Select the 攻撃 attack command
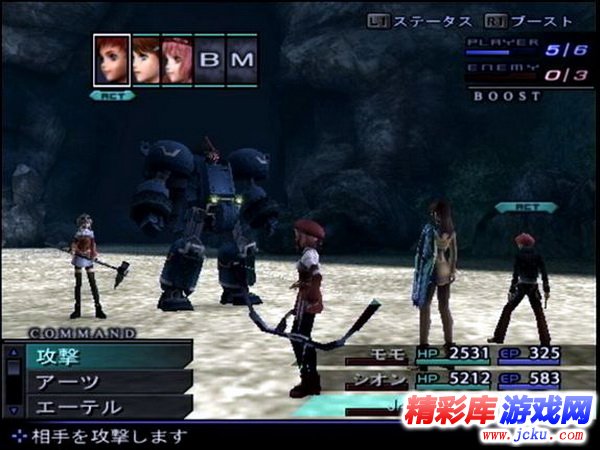The width and height of the screenshot is (600, 450). tap(100, 355)
